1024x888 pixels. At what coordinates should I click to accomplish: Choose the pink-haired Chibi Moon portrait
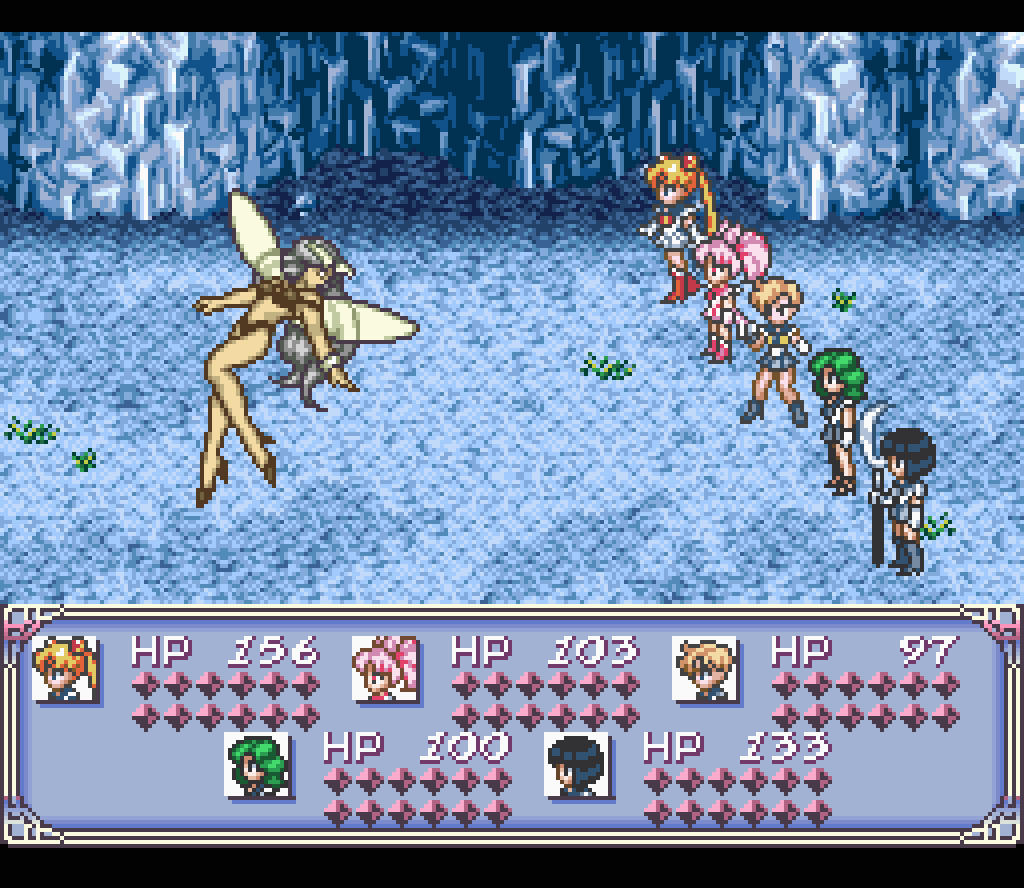(385, 669)
